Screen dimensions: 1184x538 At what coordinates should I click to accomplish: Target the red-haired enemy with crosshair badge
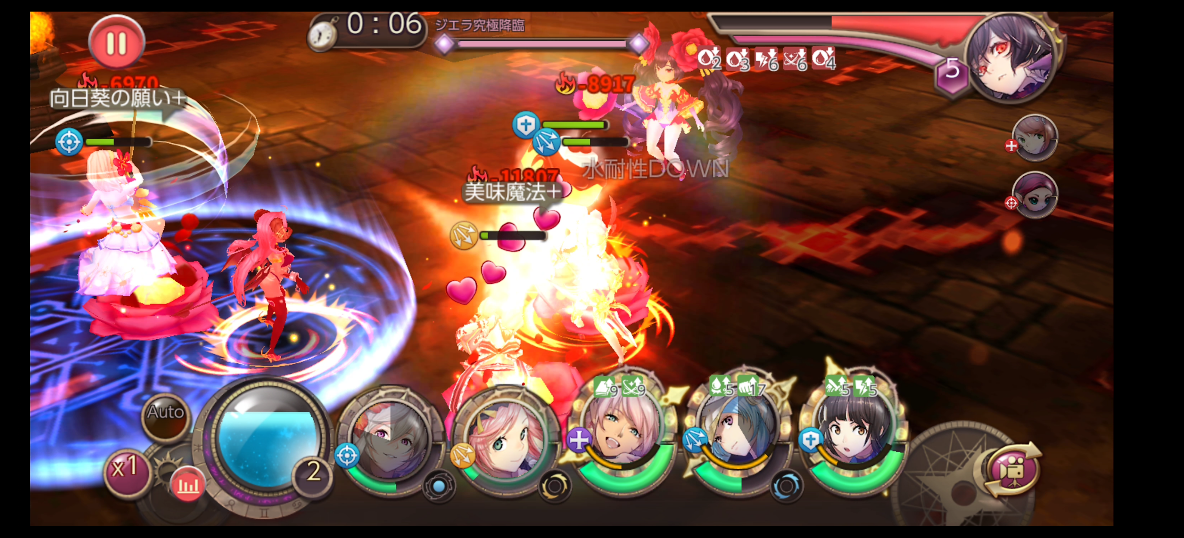pos(1035,194)
